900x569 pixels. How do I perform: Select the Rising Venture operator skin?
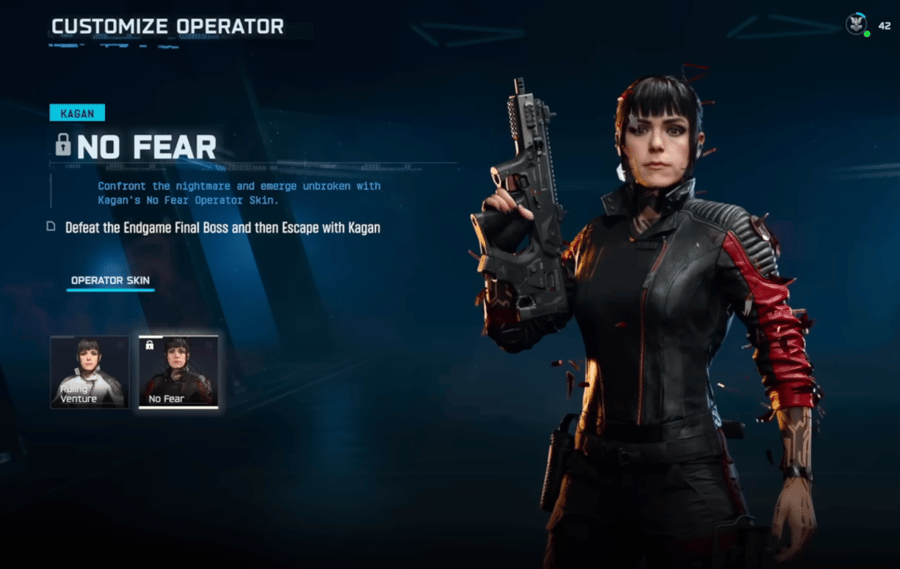tap(89, 372)
